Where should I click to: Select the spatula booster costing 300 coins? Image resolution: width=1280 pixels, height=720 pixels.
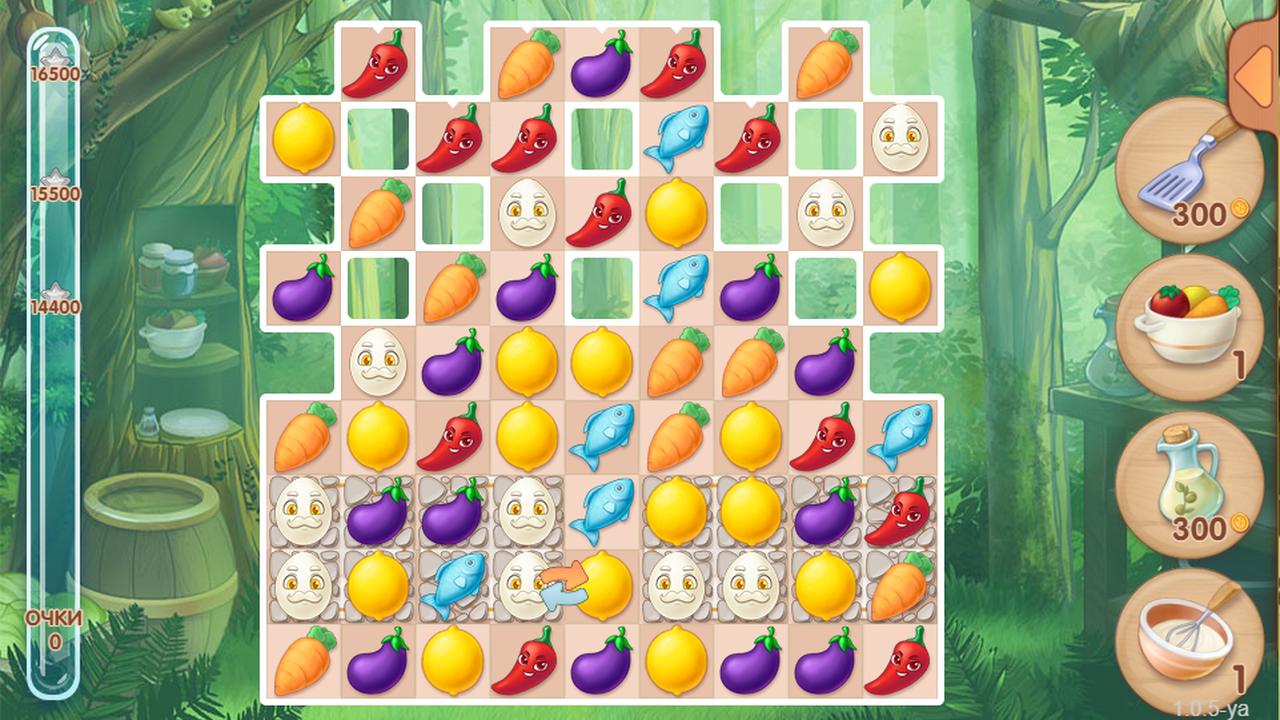1190,170
